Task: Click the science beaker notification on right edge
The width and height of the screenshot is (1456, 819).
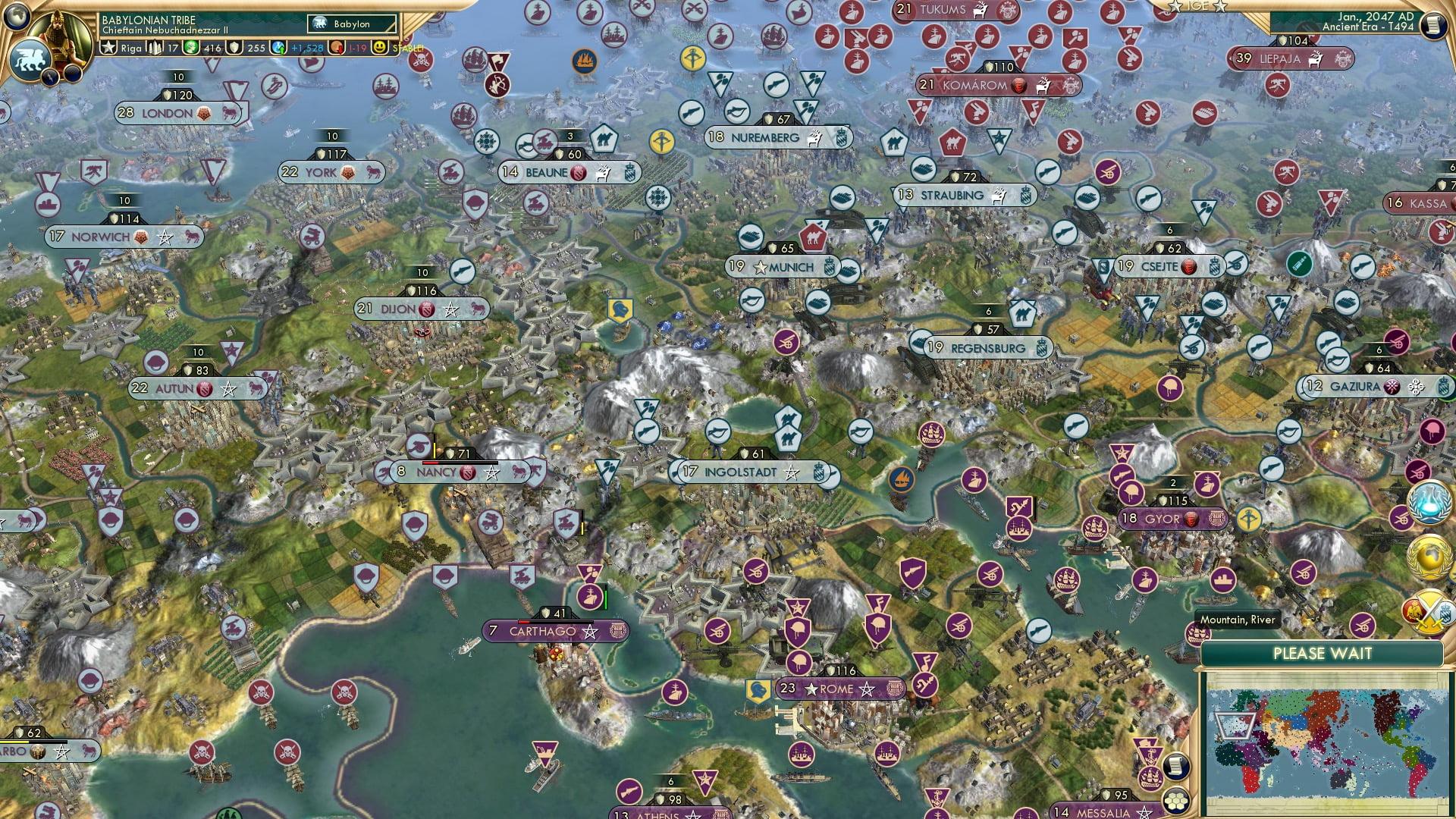Action: [1428, 504]
